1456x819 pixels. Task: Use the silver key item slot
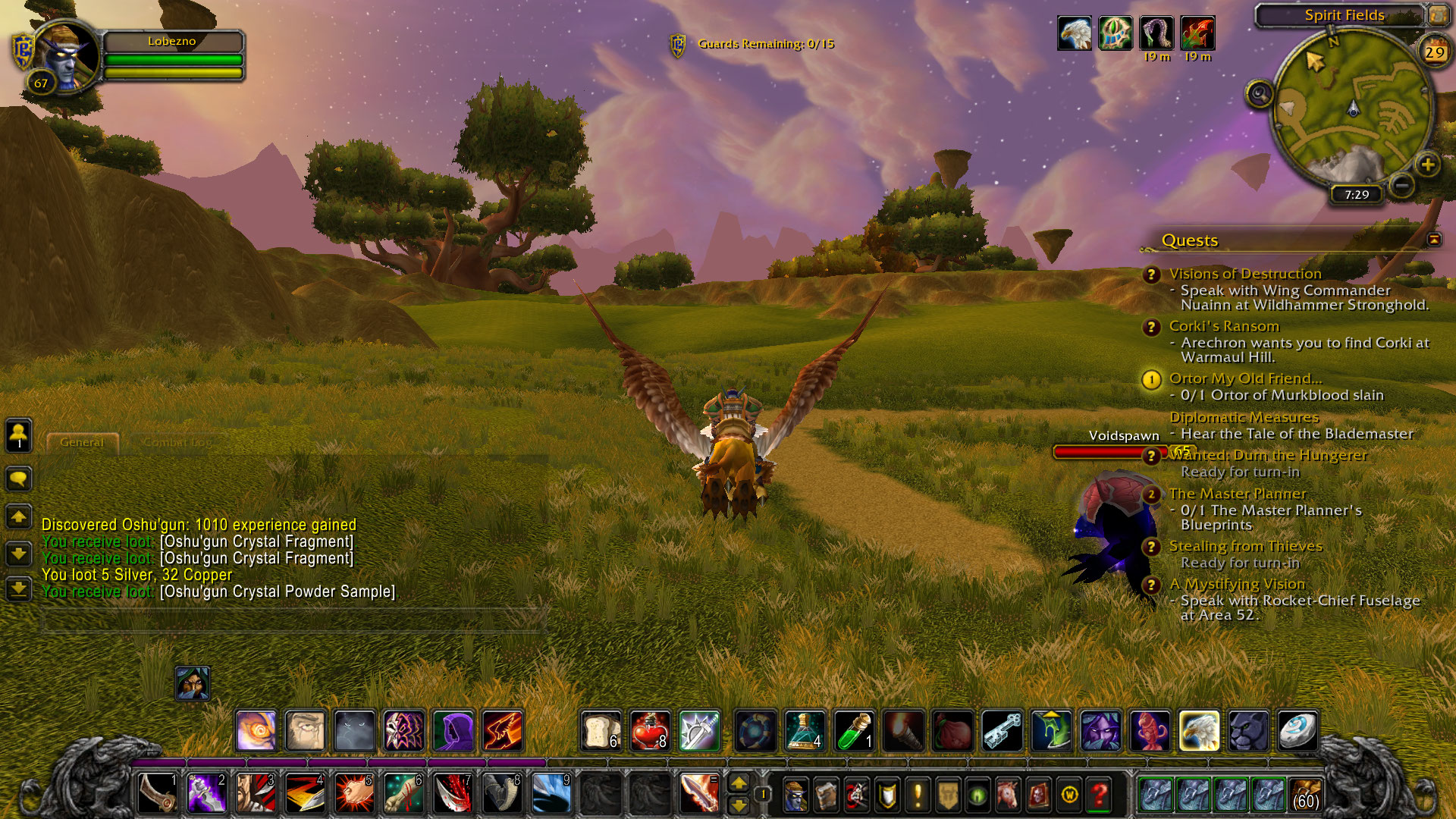[x=1002, y=731]
